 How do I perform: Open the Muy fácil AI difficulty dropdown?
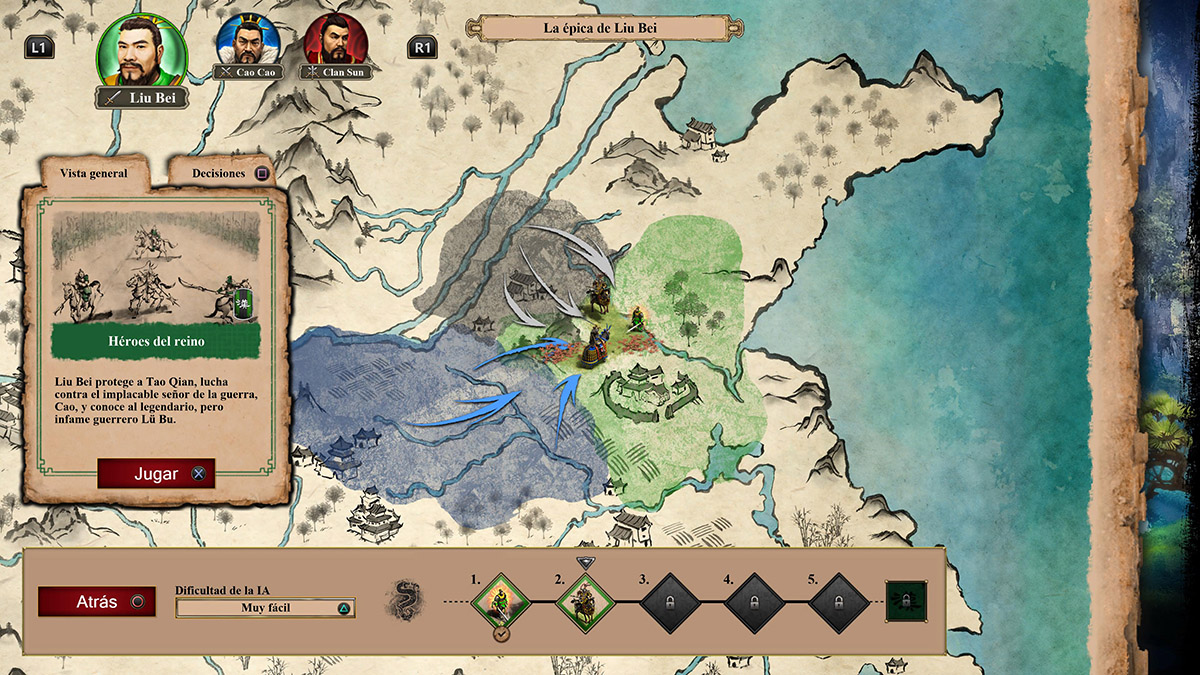coord(265,607)
